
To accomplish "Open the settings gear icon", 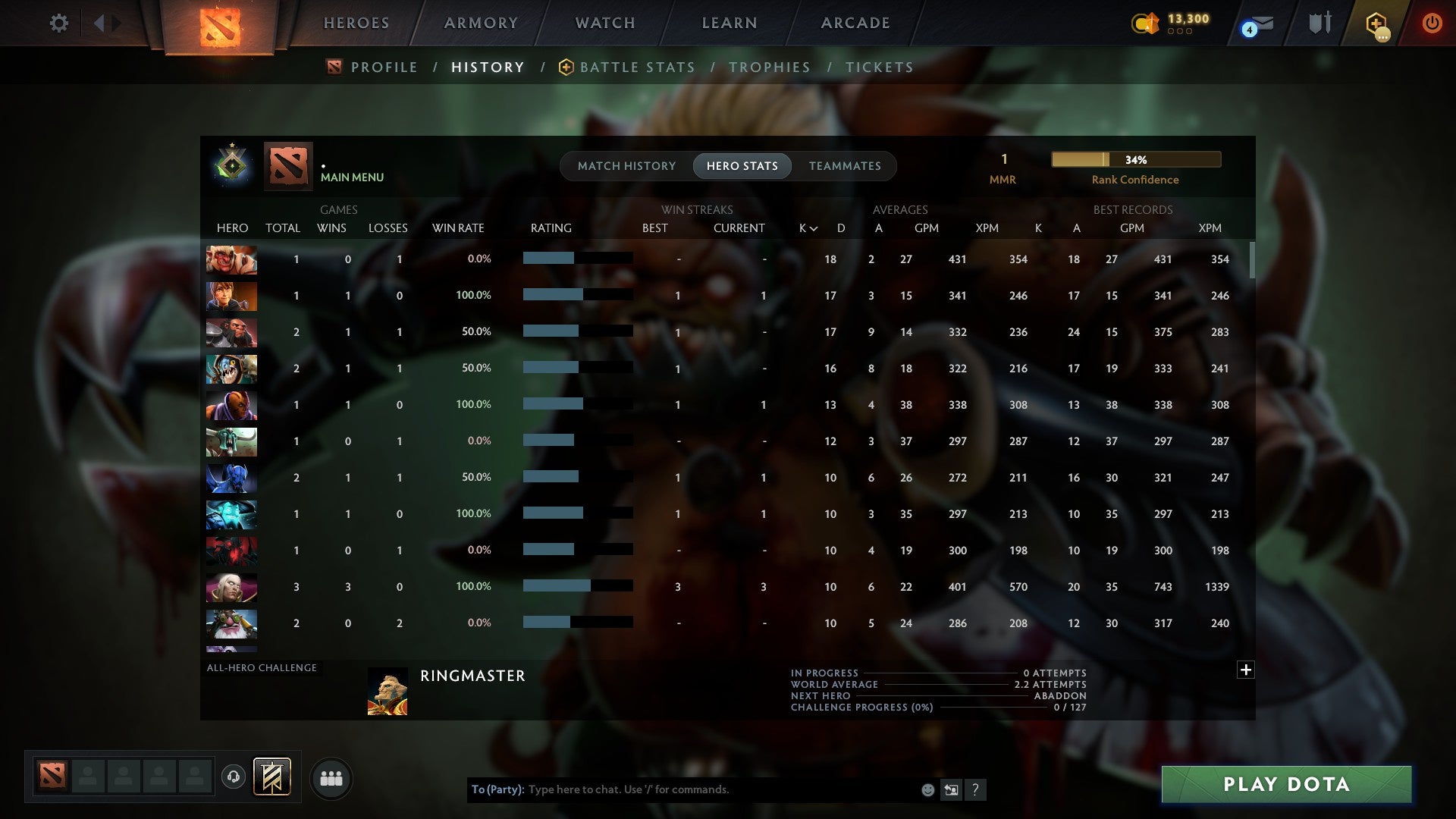I will tap(59, 23).
